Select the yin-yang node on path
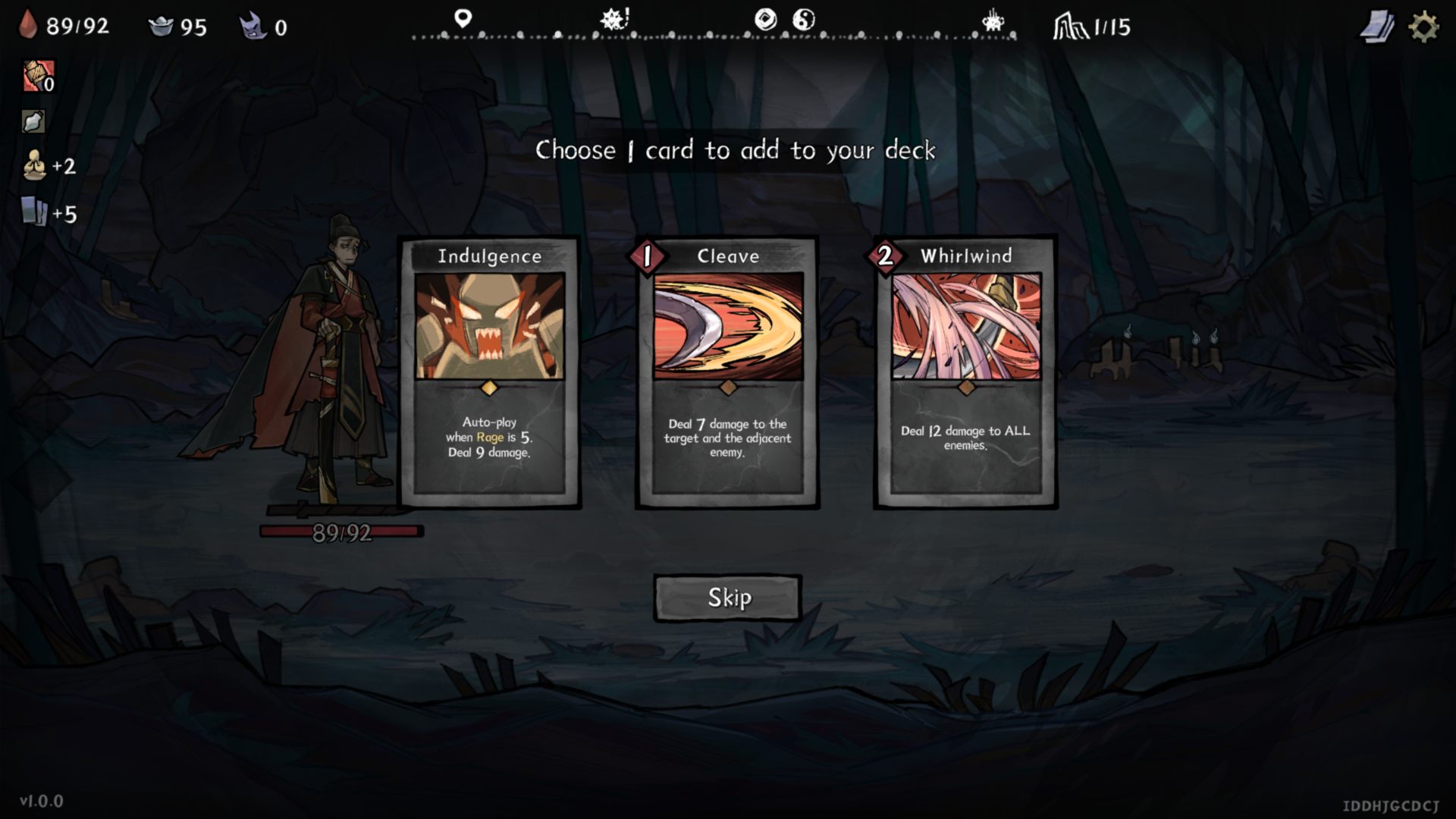The width and height of the screenshot is (1456, 819). pos(803,19)
